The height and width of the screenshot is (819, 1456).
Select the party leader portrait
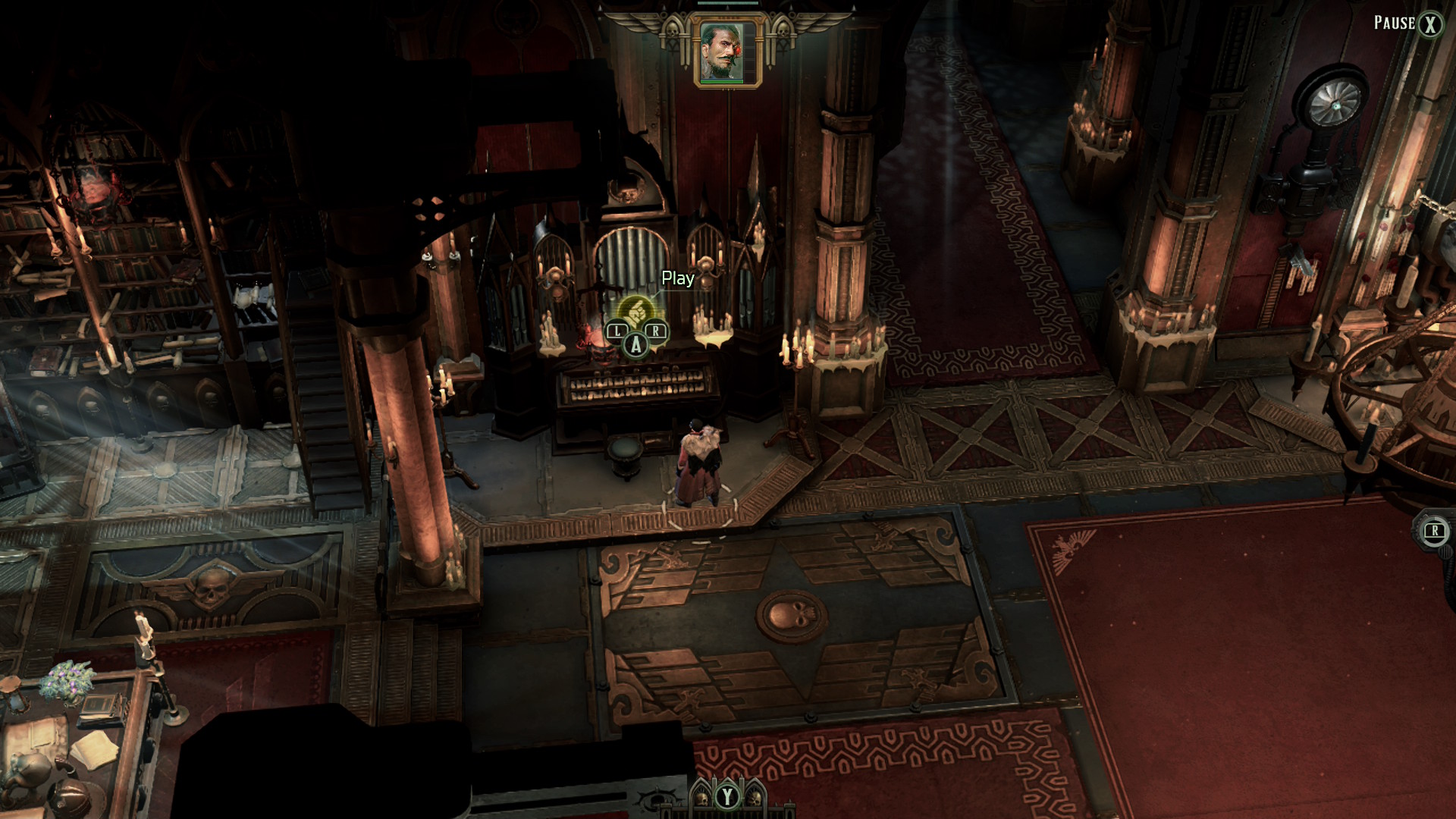coord(727,52)
